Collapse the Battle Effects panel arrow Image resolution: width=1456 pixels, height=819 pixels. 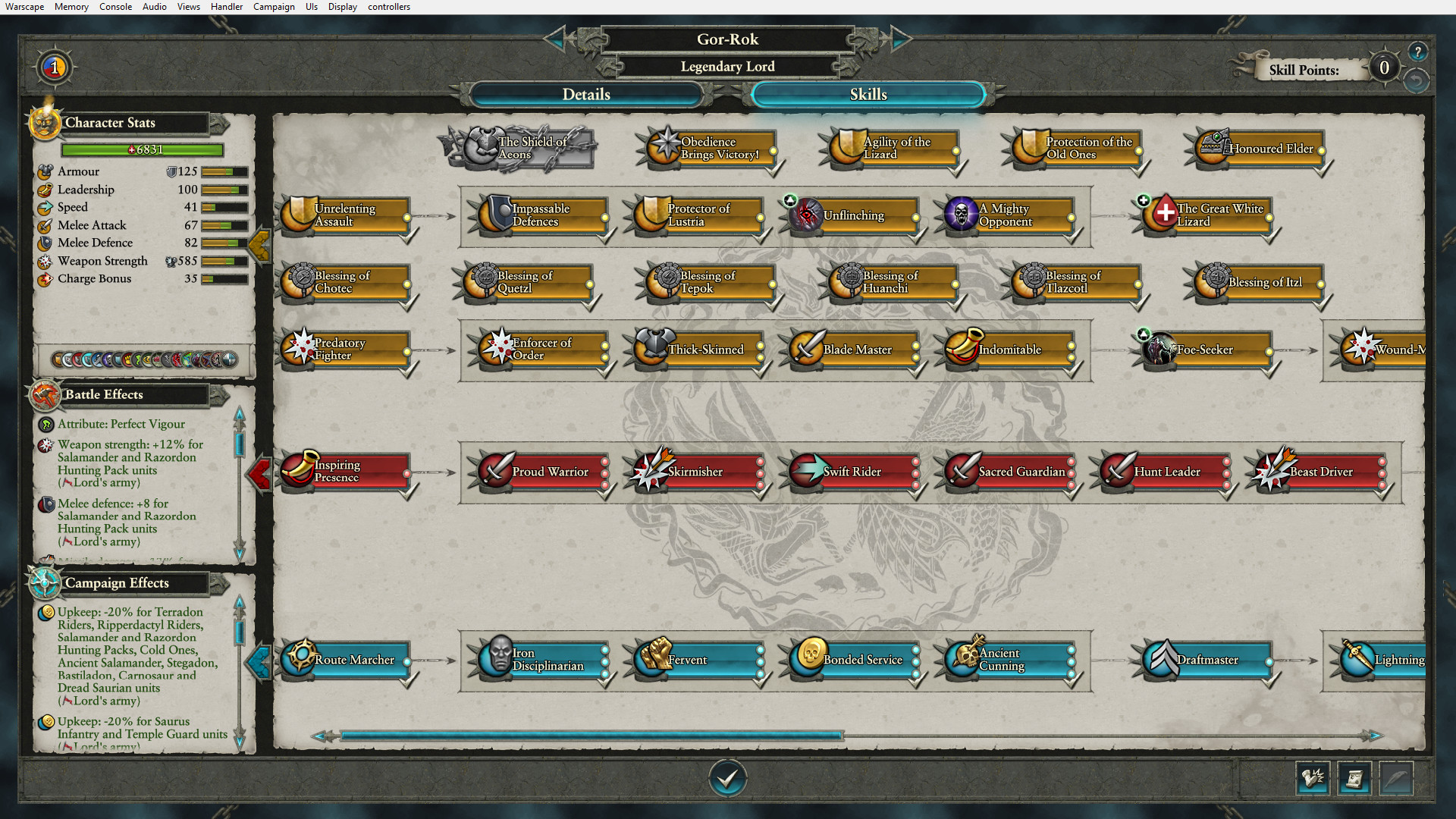tap(259, 472)
